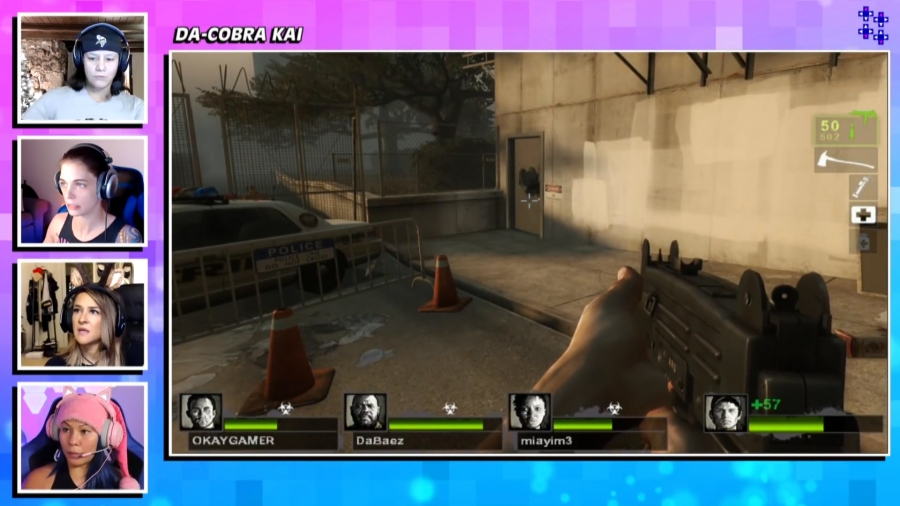Select the primary SMG weapon slot

[845, 129]
